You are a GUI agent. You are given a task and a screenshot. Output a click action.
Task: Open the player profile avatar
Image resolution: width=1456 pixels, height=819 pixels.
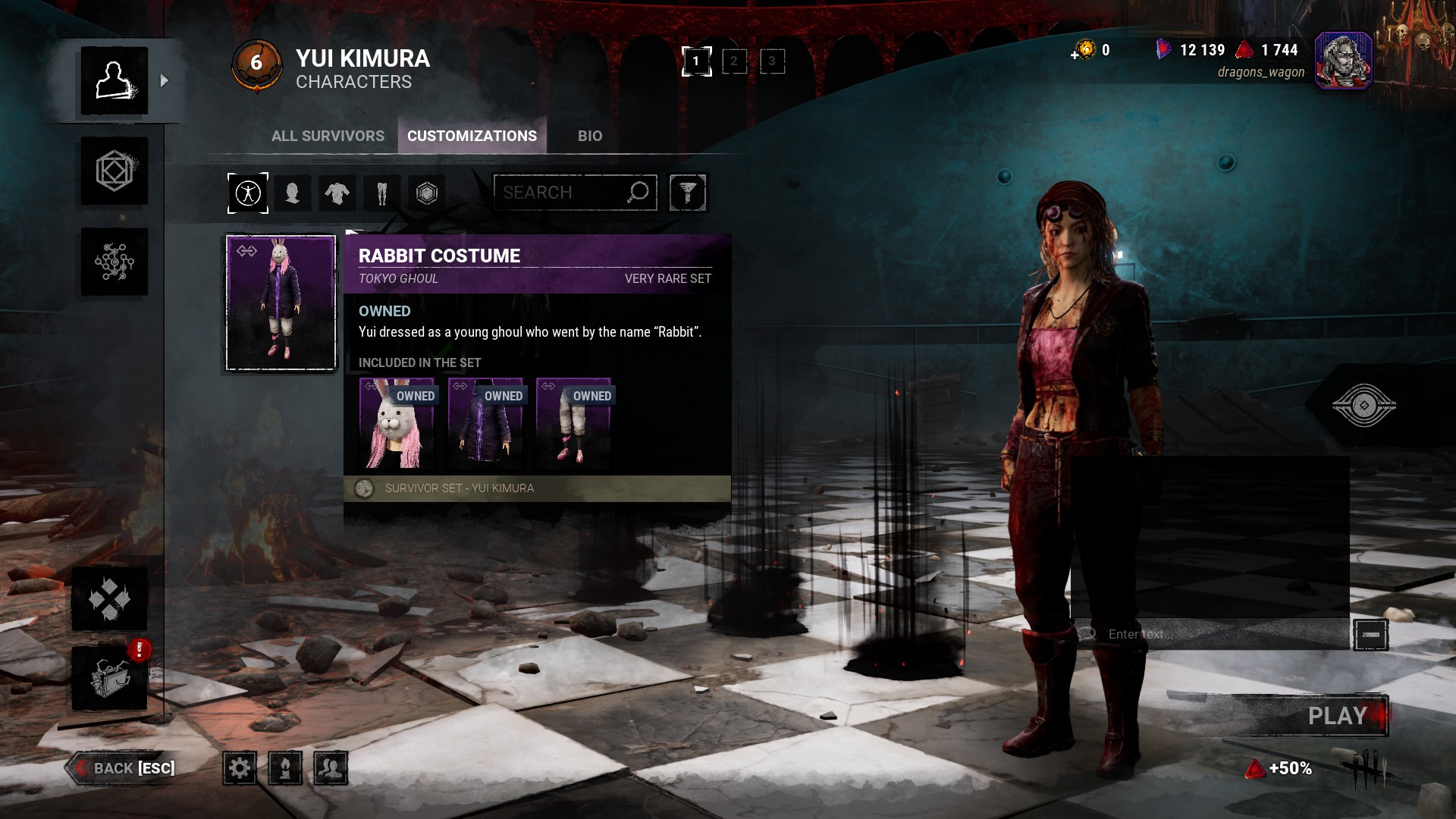1343,61
